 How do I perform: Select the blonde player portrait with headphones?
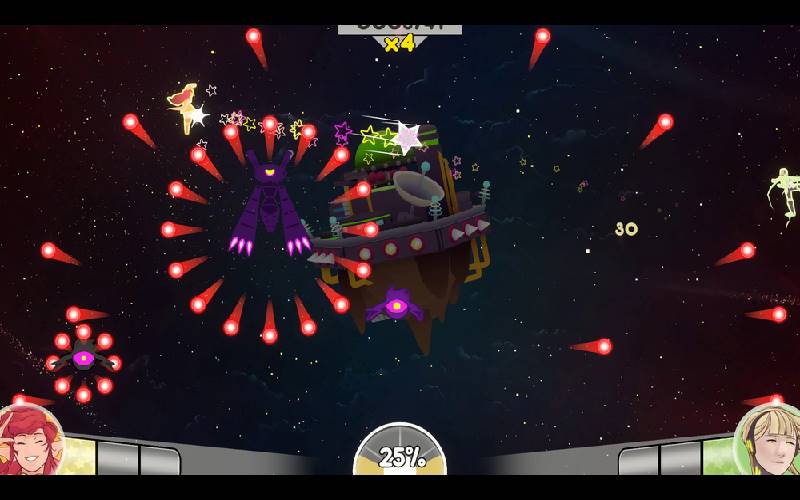click(770, 443)
